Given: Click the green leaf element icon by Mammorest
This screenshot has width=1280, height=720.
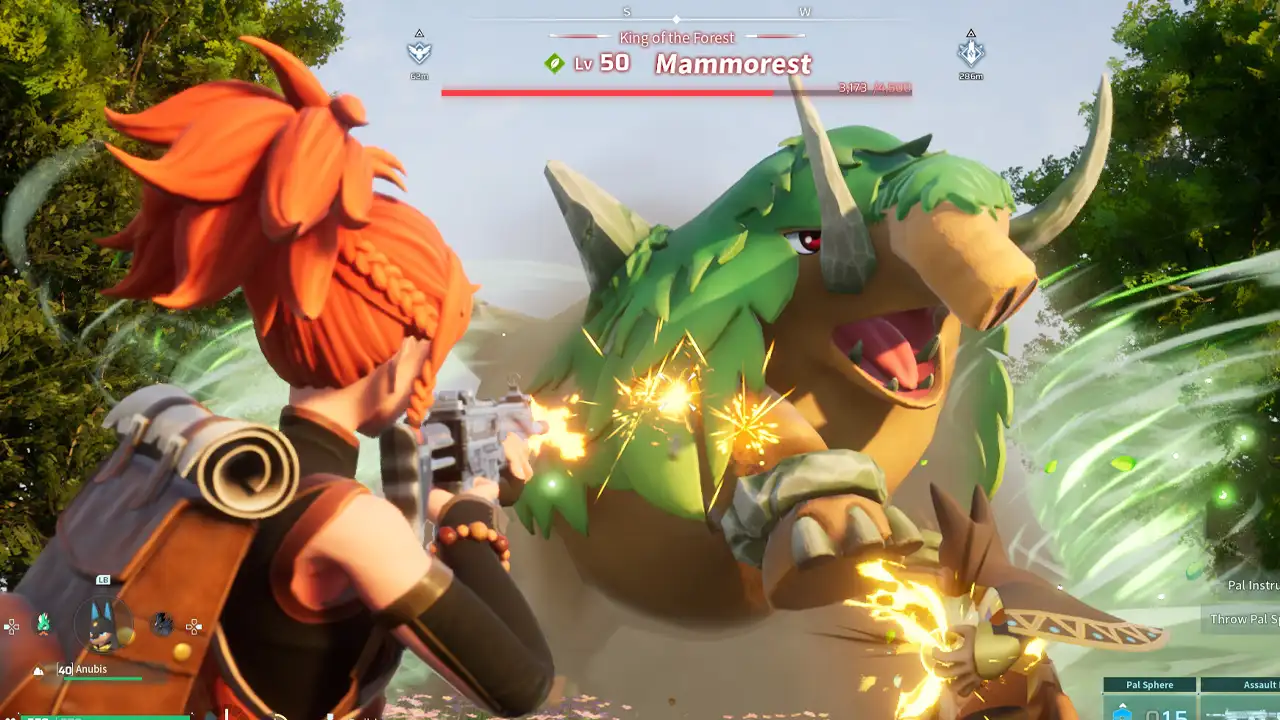Looking at the screenshot, I should click(x=554, y=64).
